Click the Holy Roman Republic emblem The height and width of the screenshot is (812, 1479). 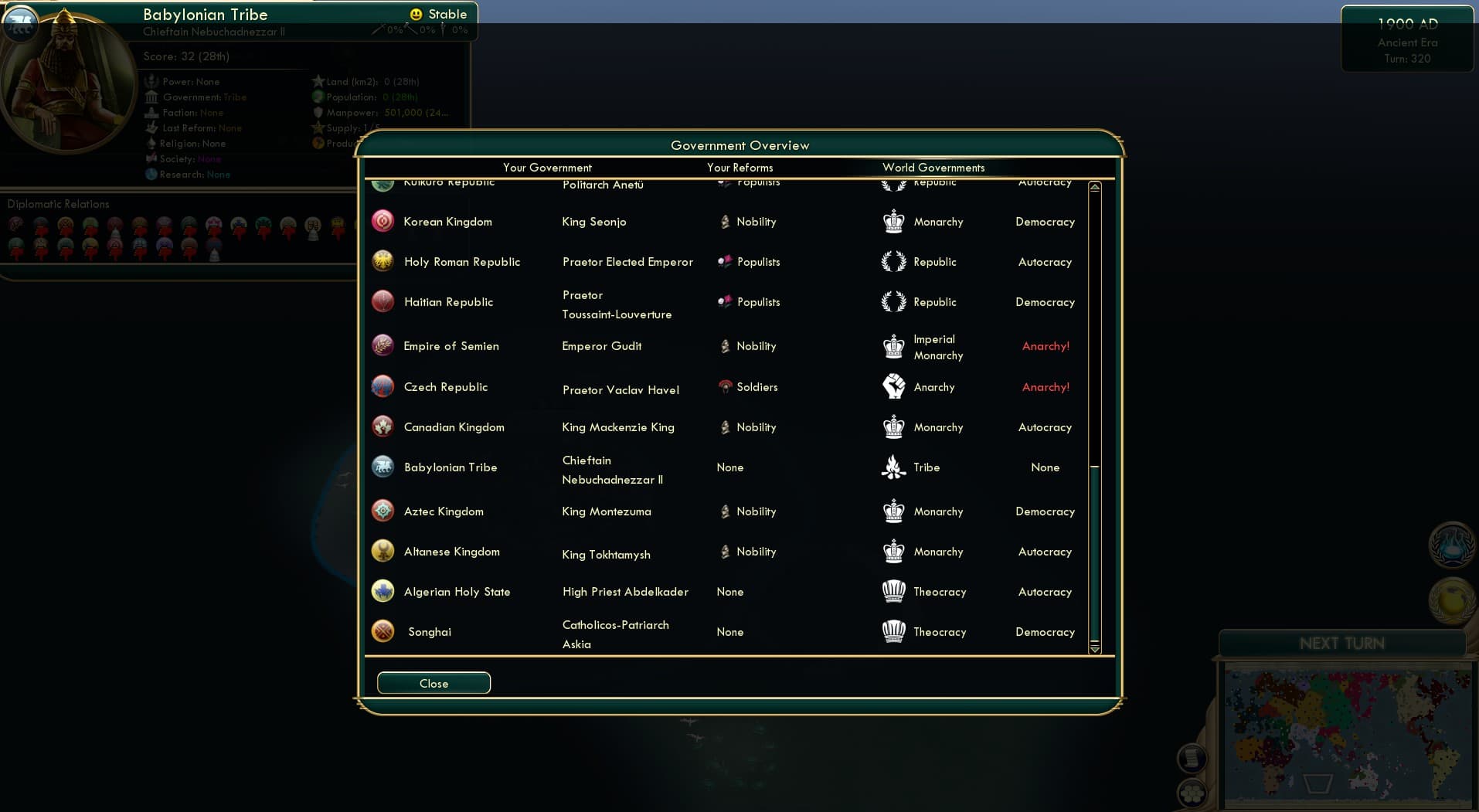point(384,261)
